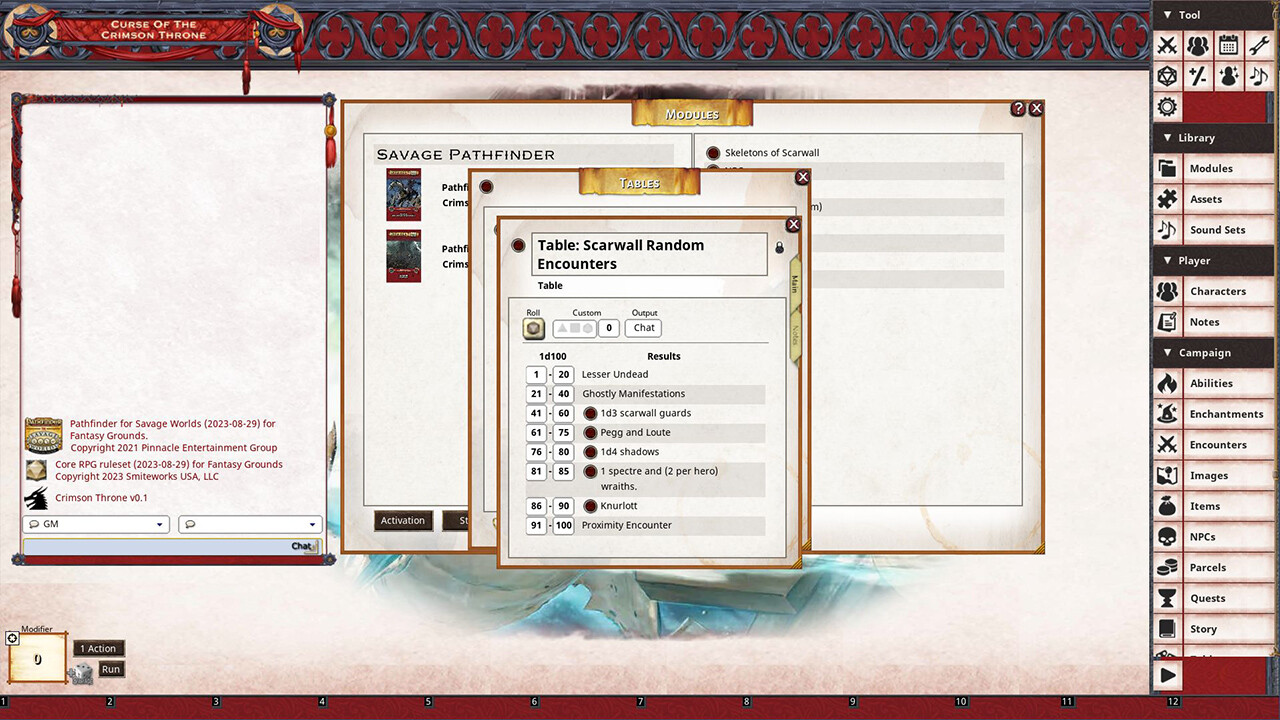The width and height of the screenshot is (1280, 720).
Task: Open the Party Sheet icon
Action: 1198,46
